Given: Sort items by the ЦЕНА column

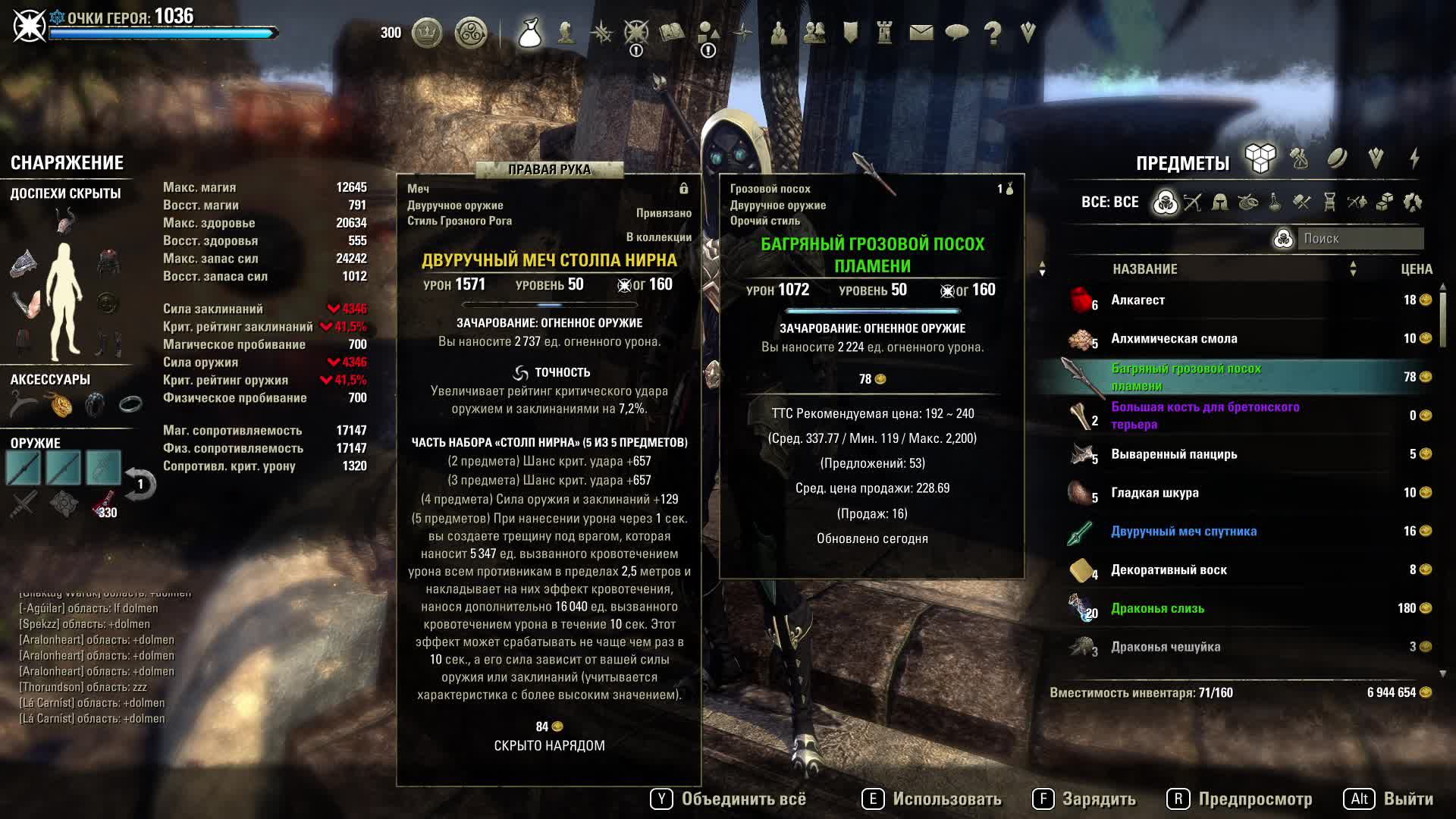Looking at the screenshot, I should [x=1416, y=269].
